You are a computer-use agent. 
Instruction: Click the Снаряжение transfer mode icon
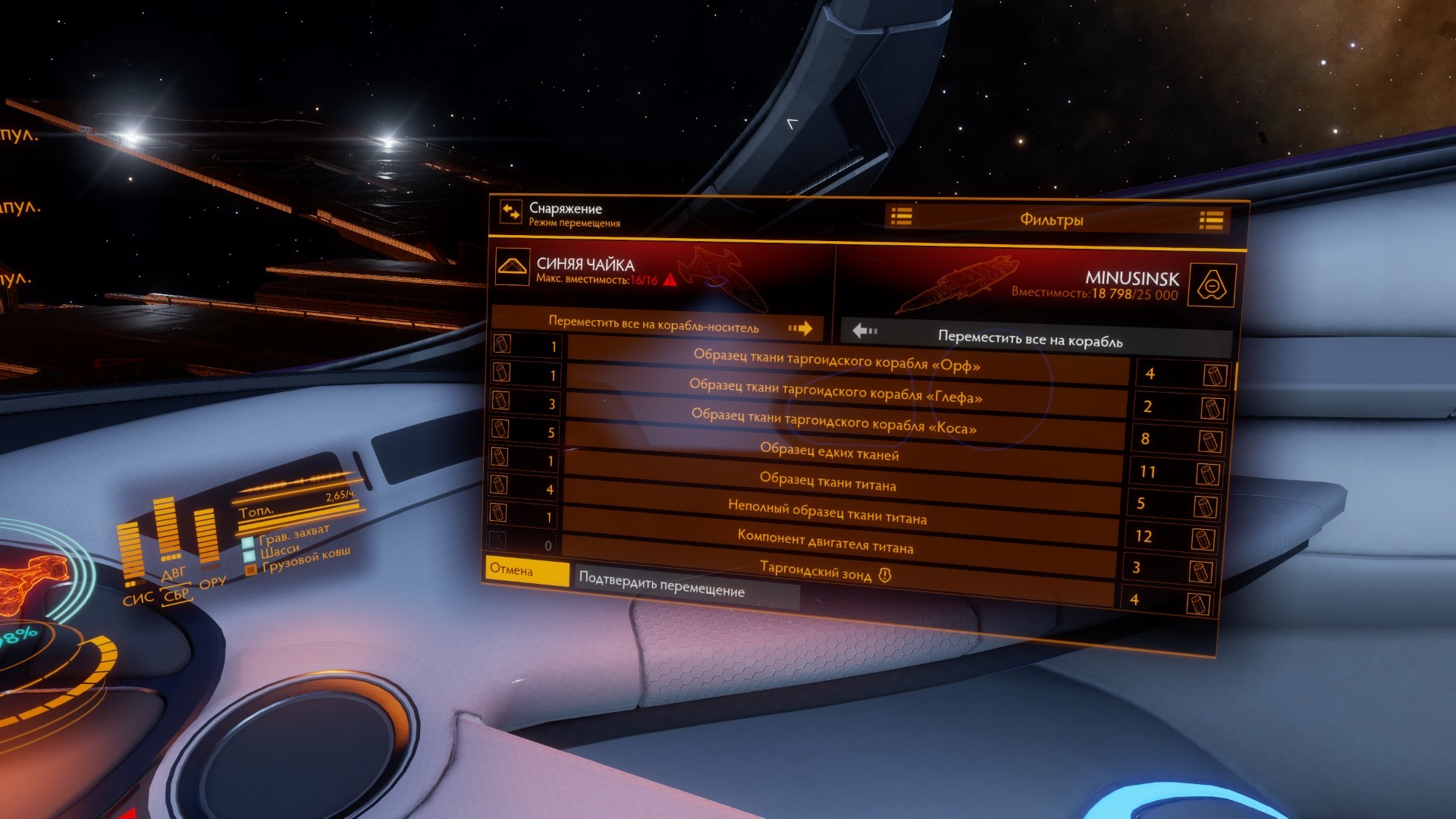[511, 212]
